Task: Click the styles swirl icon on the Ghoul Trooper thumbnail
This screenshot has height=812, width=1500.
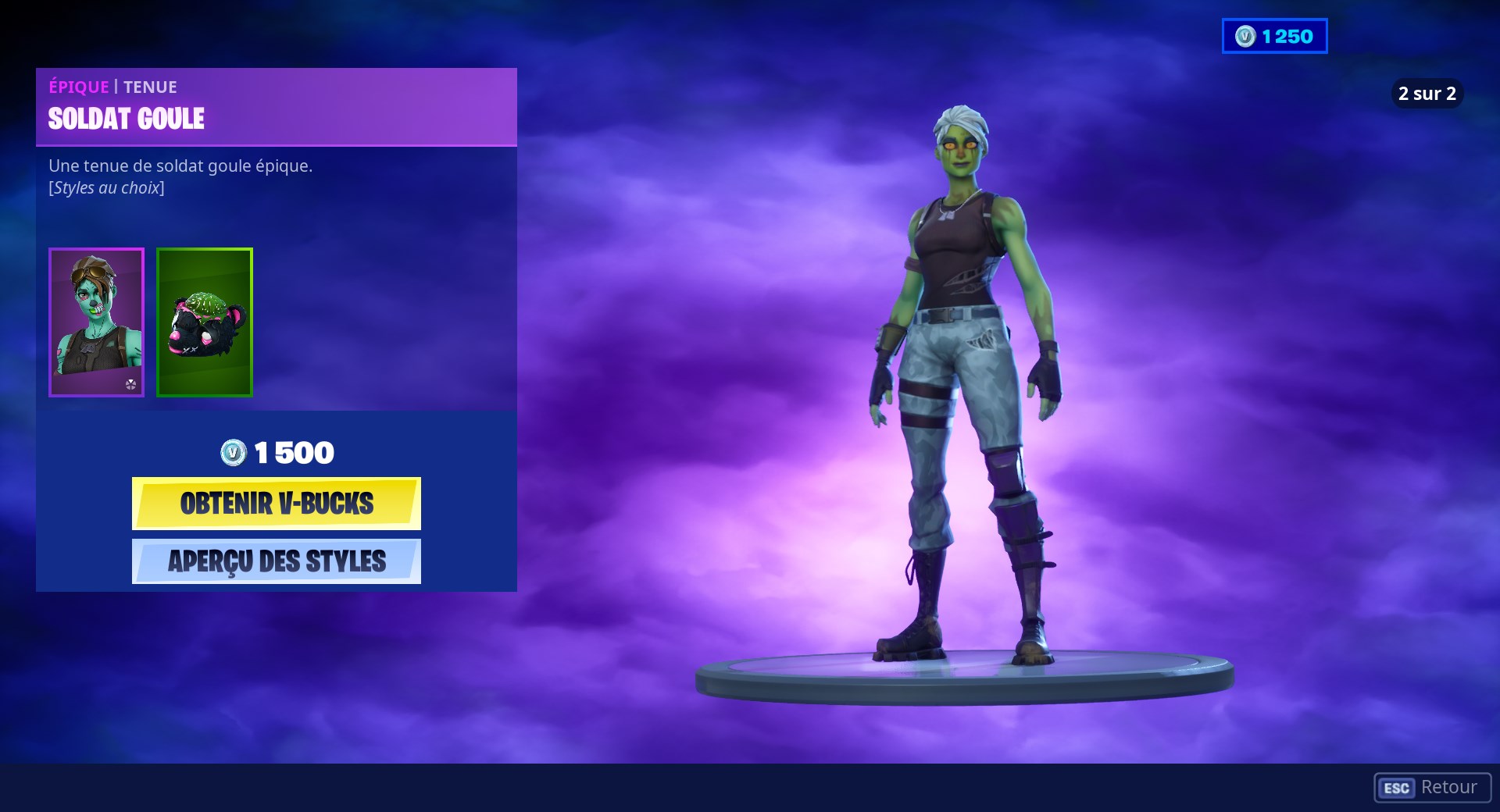Action: point(131,384)
